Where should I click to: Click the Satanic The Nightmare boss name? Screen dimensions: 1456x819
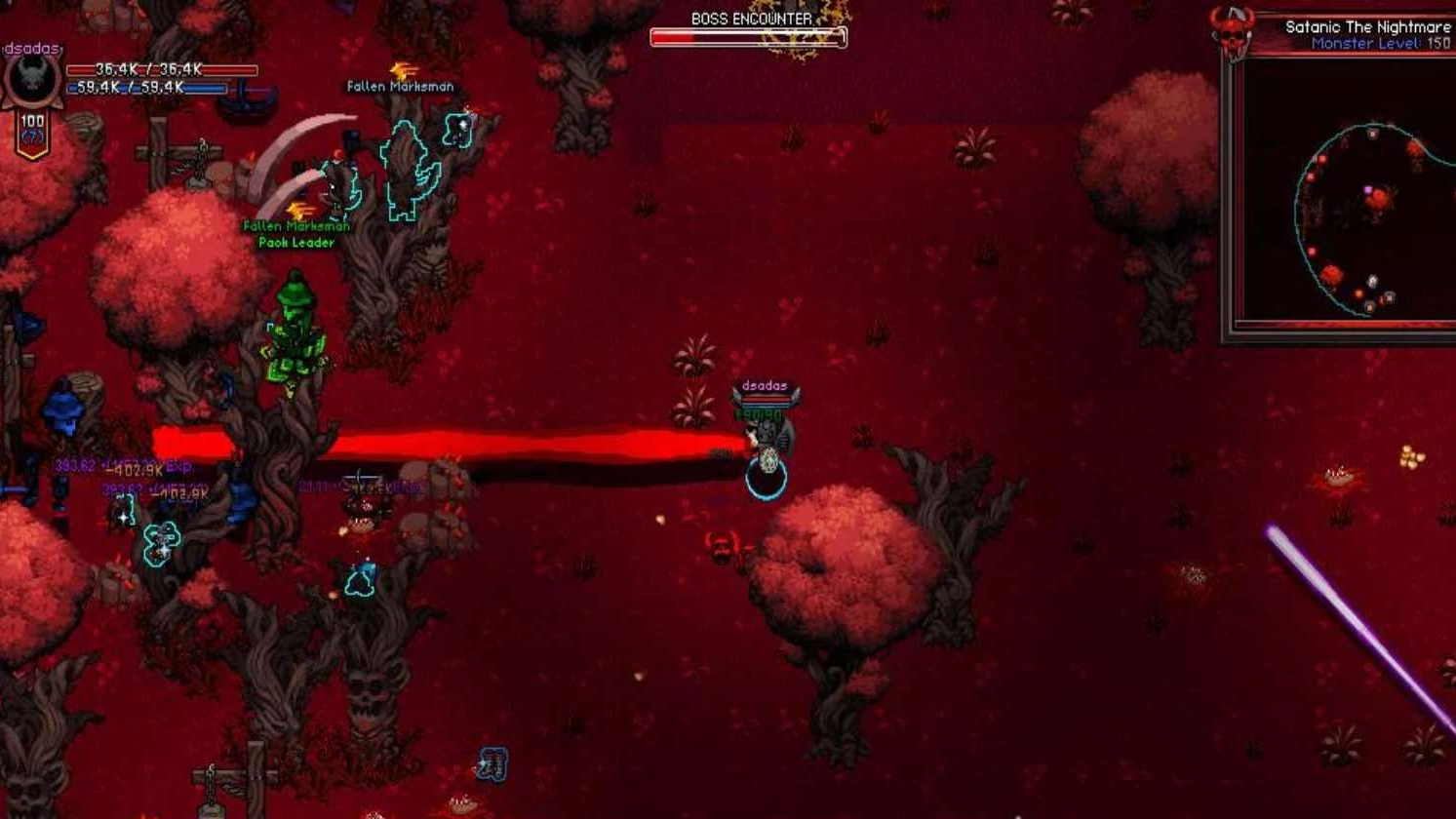(1369, 28)
